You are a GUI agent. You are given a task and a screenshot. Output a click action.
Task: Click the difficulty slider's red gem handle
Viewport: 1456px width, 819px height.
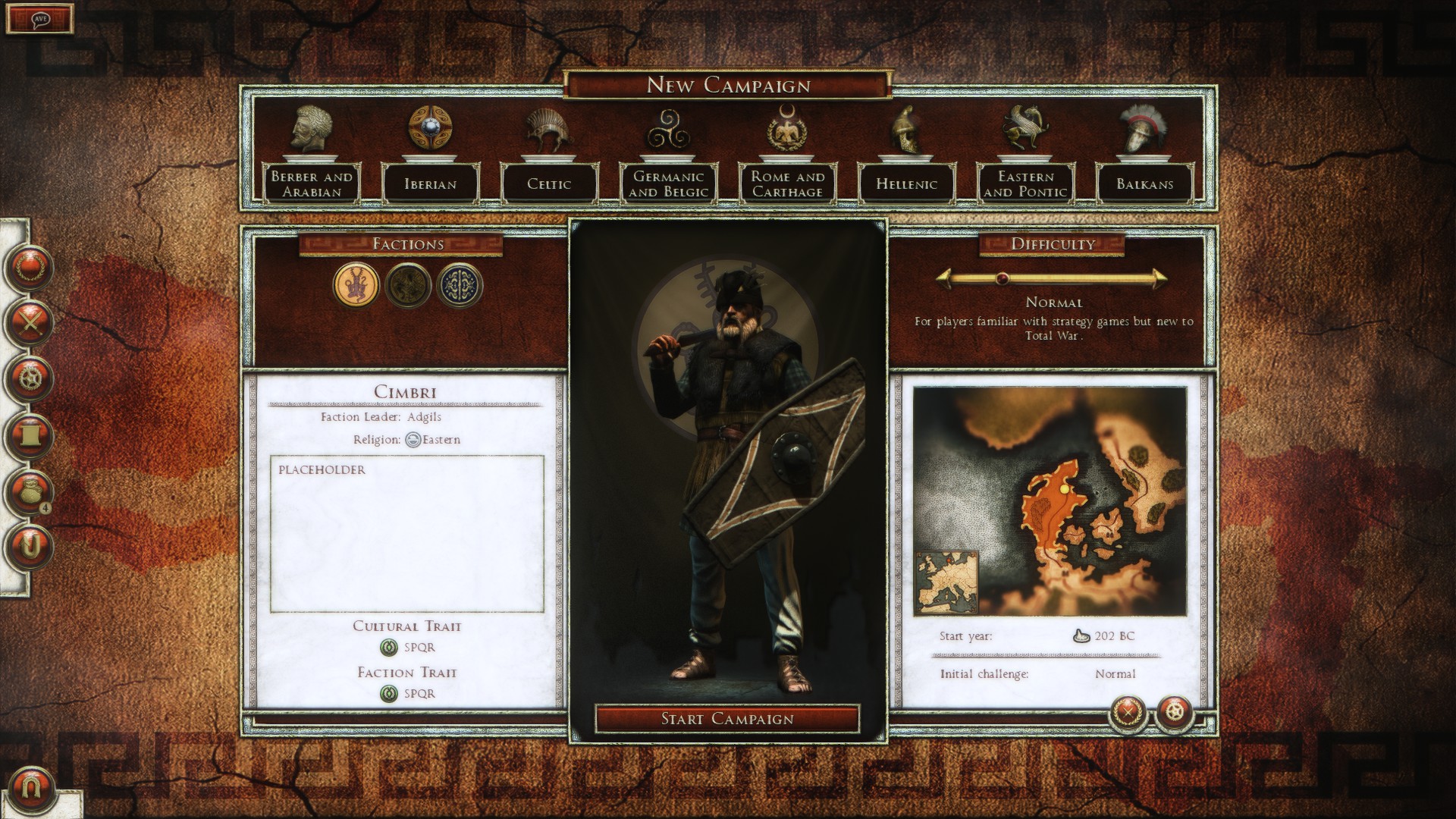click(x=1002, y=278)
